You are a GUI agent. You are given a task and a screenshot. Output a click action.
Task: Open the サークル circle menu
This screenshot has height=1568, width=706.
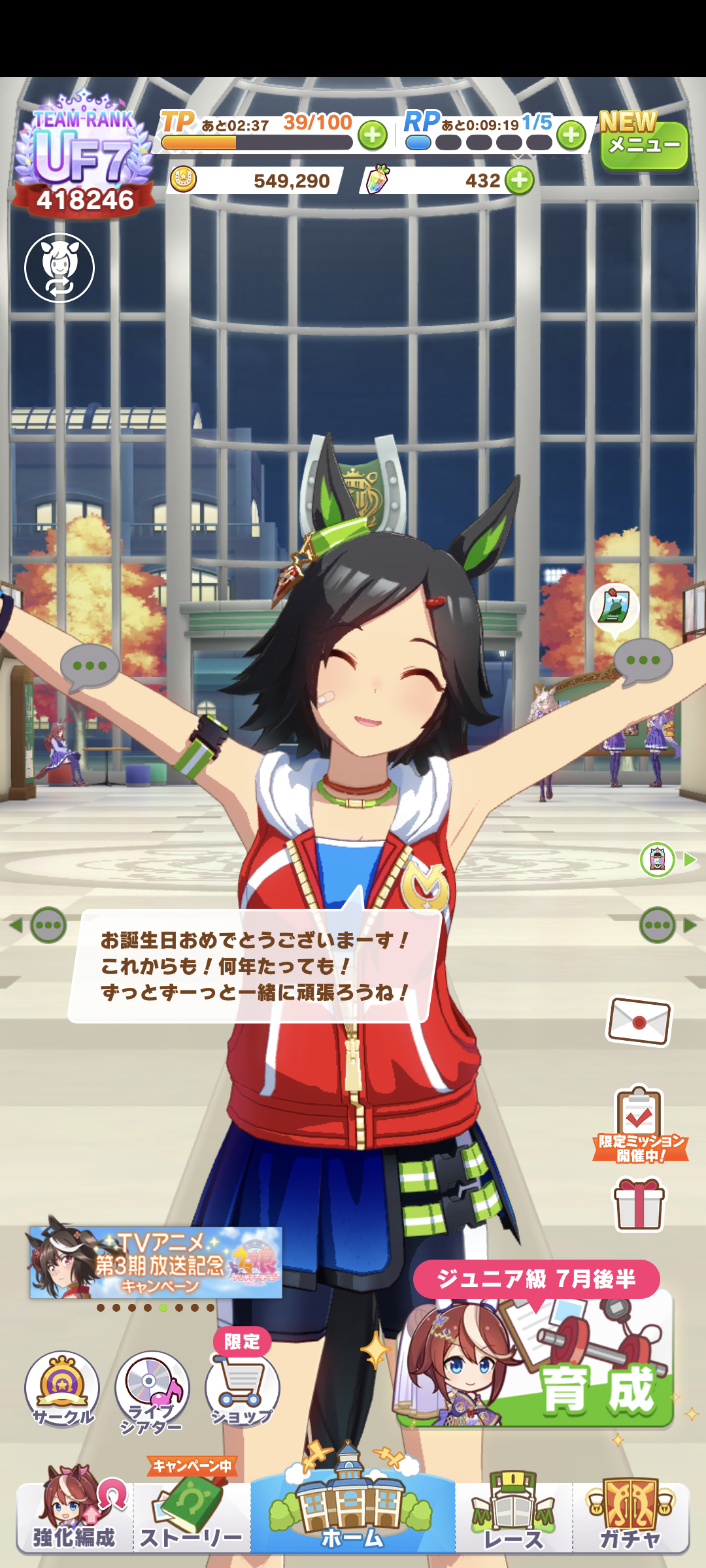tap(62, 1388)
